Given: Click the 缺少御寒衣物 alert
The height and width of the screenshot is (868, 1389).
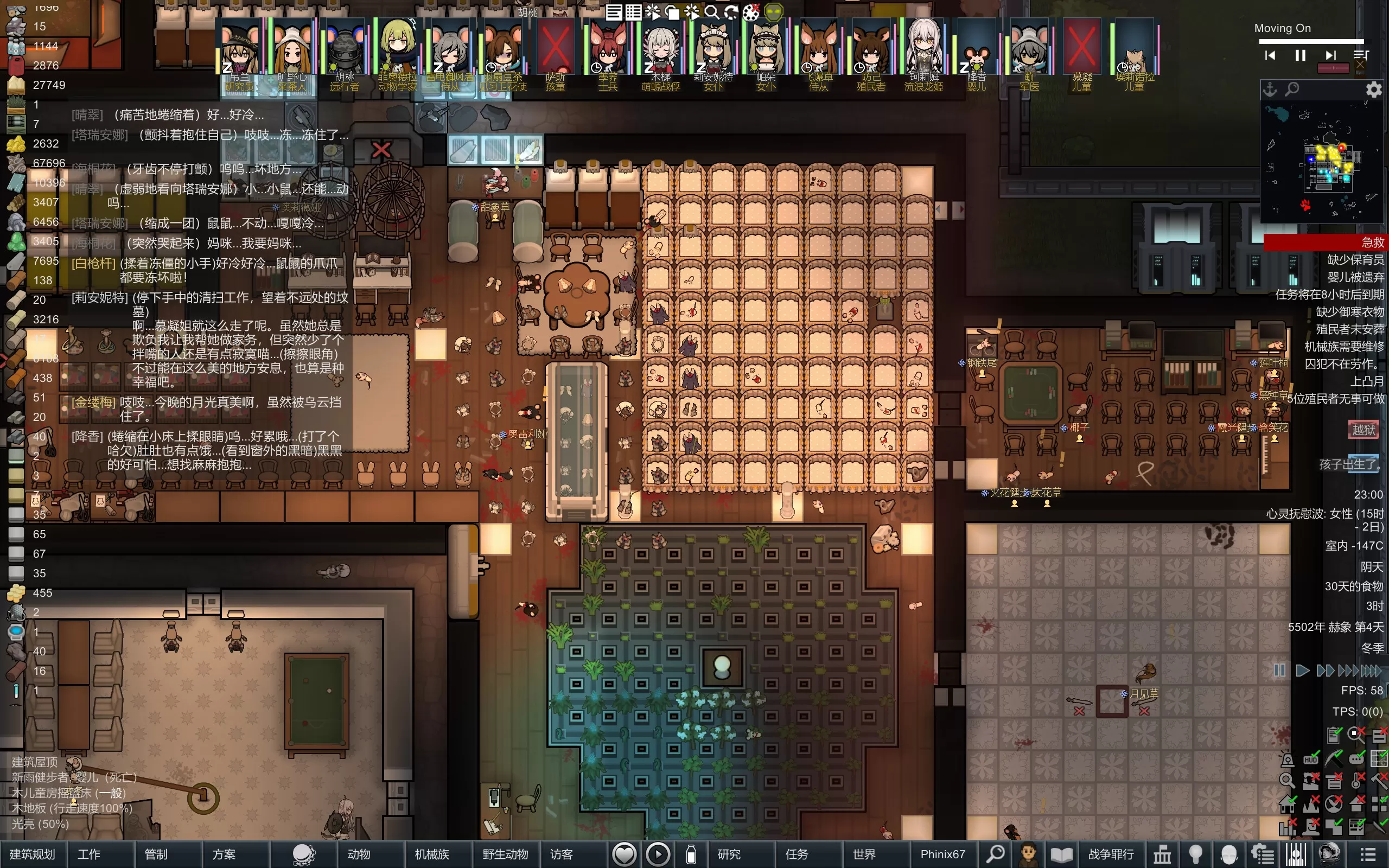Looking at the screenshot, I should [1349, 312].
